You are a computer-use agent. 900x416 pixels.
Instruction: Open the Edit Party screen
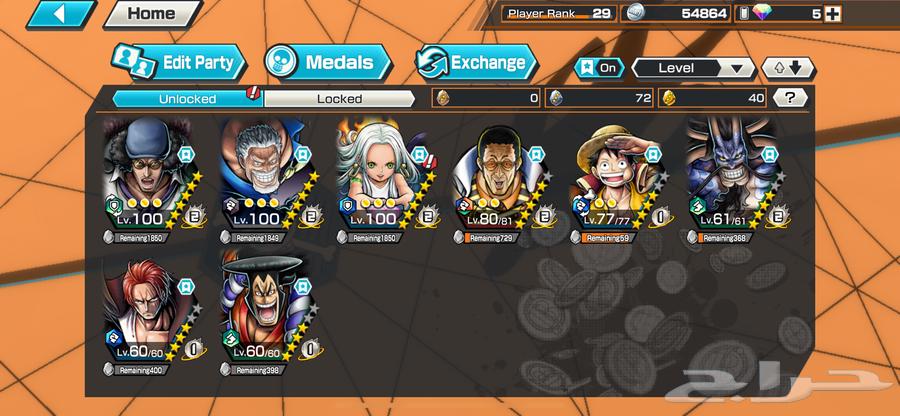point(180,62)
